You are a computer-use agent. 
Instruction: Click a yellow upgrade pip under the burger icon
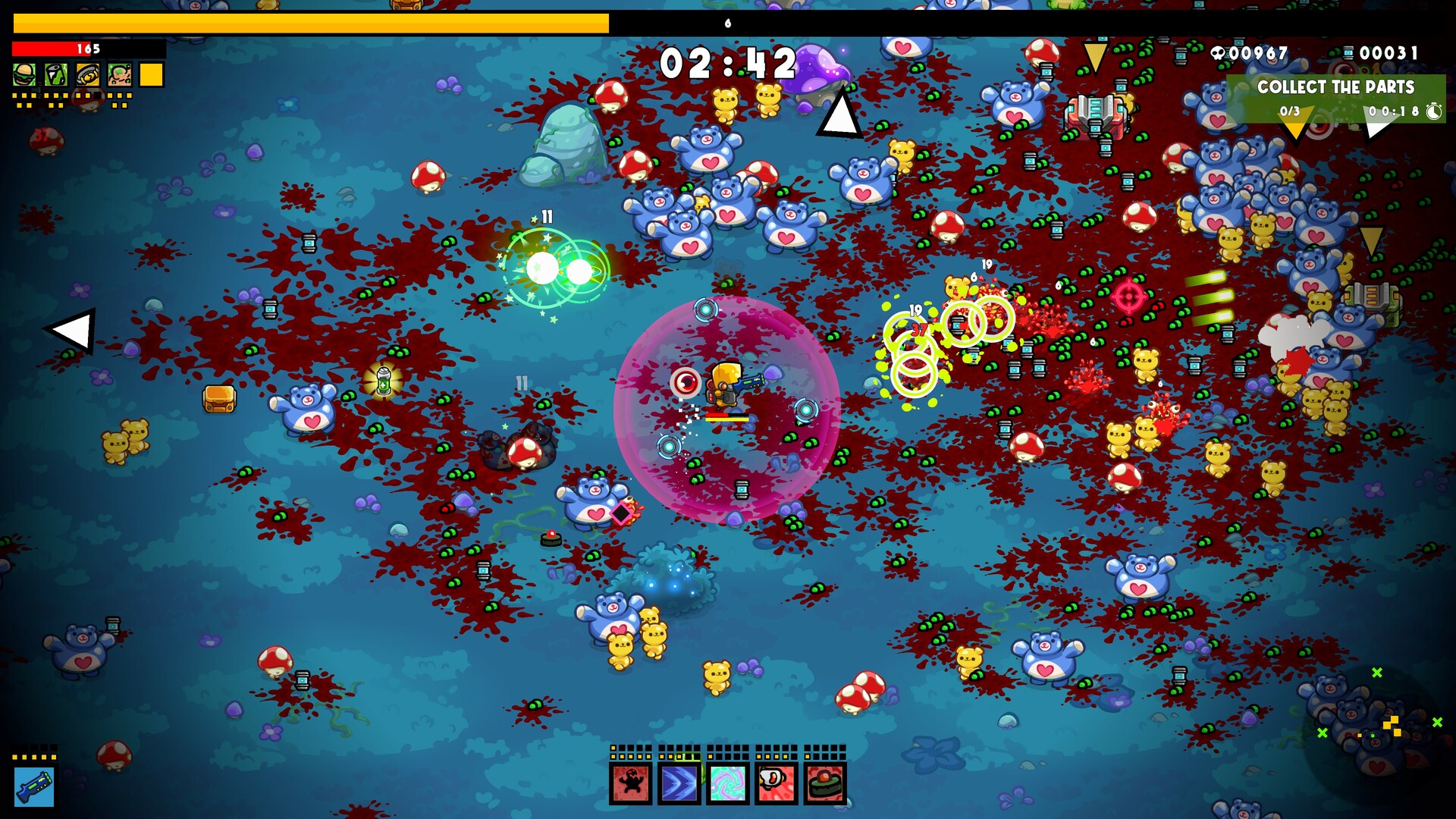(x=14, y=97)
